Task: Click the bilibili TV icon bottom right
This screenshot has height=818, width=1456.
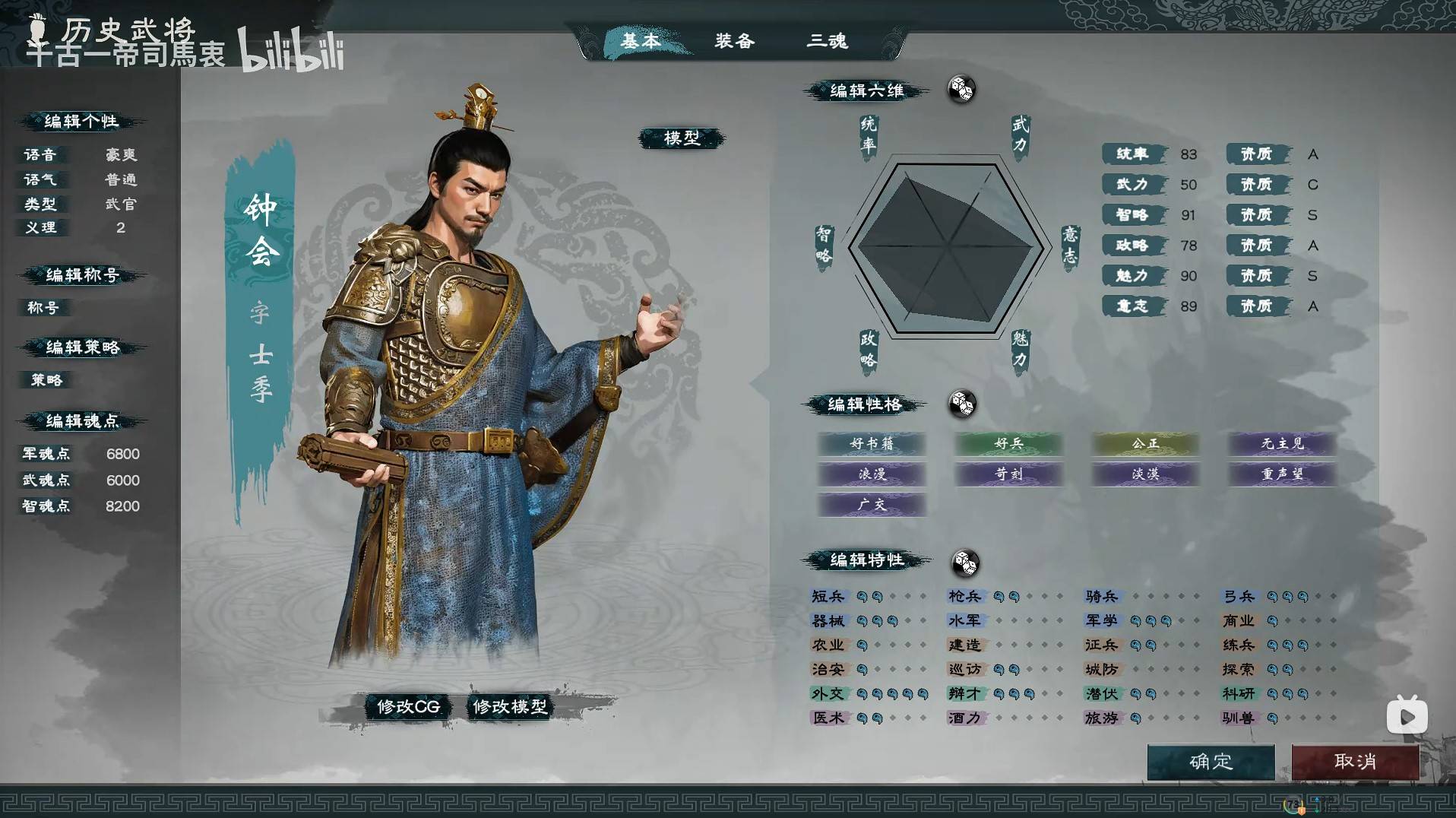Action: [1407, 715]
